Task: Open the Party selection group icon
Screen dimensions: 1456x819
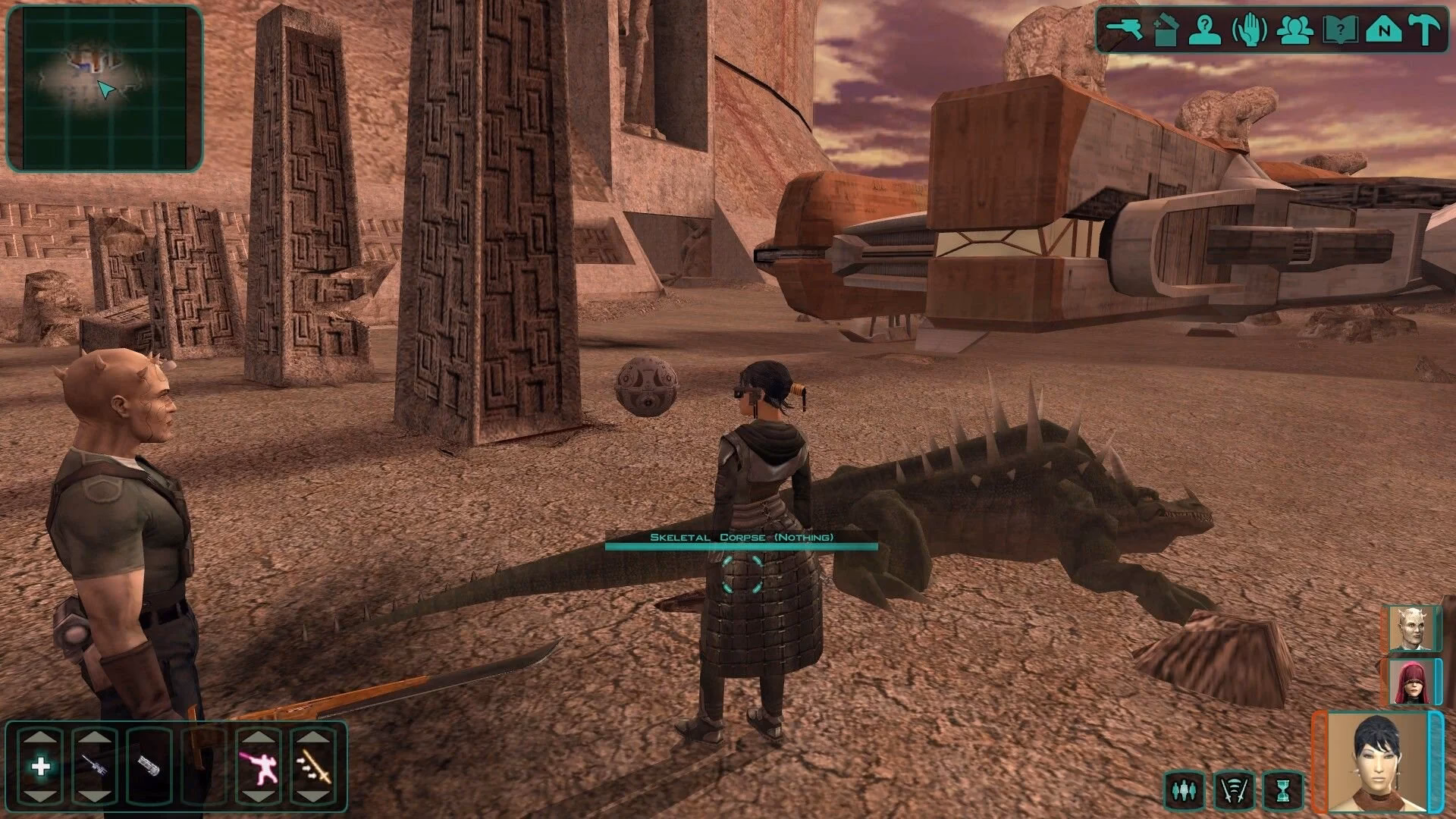Action: click(1296, 30)
